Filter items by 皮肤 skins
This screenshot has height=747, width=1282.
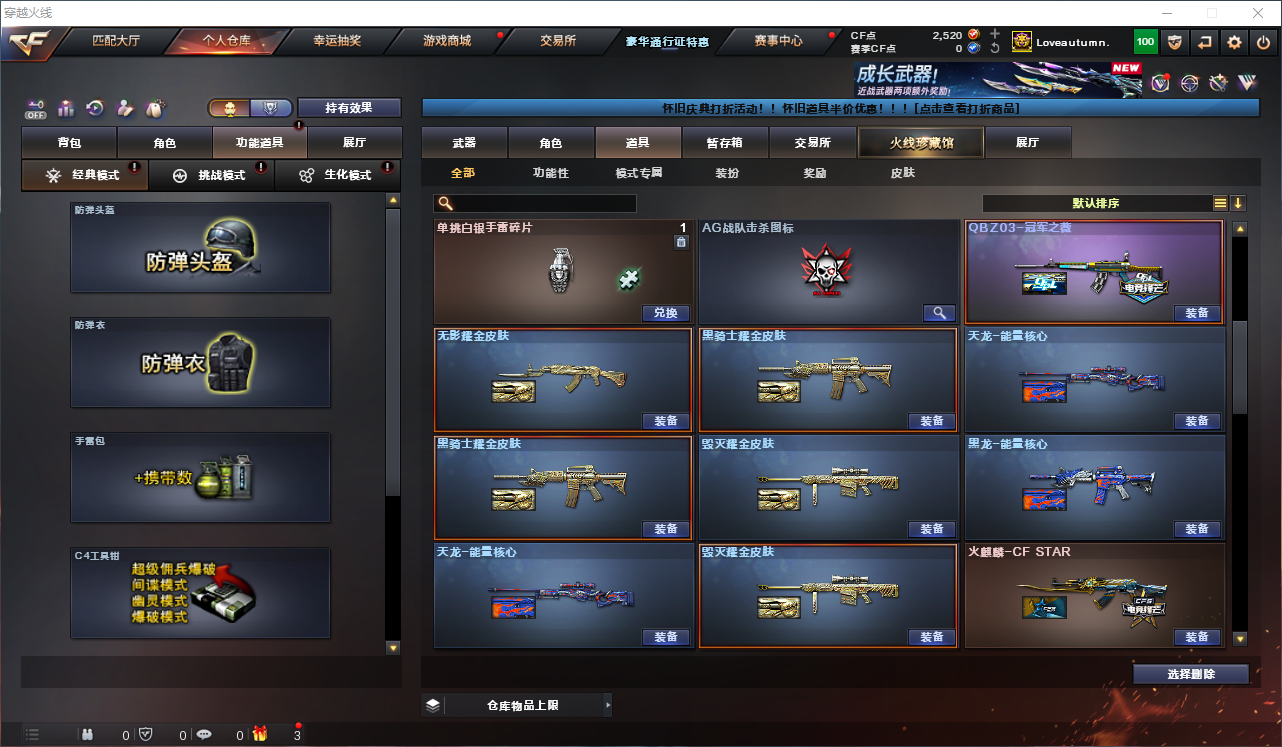(x=902, y=173)
